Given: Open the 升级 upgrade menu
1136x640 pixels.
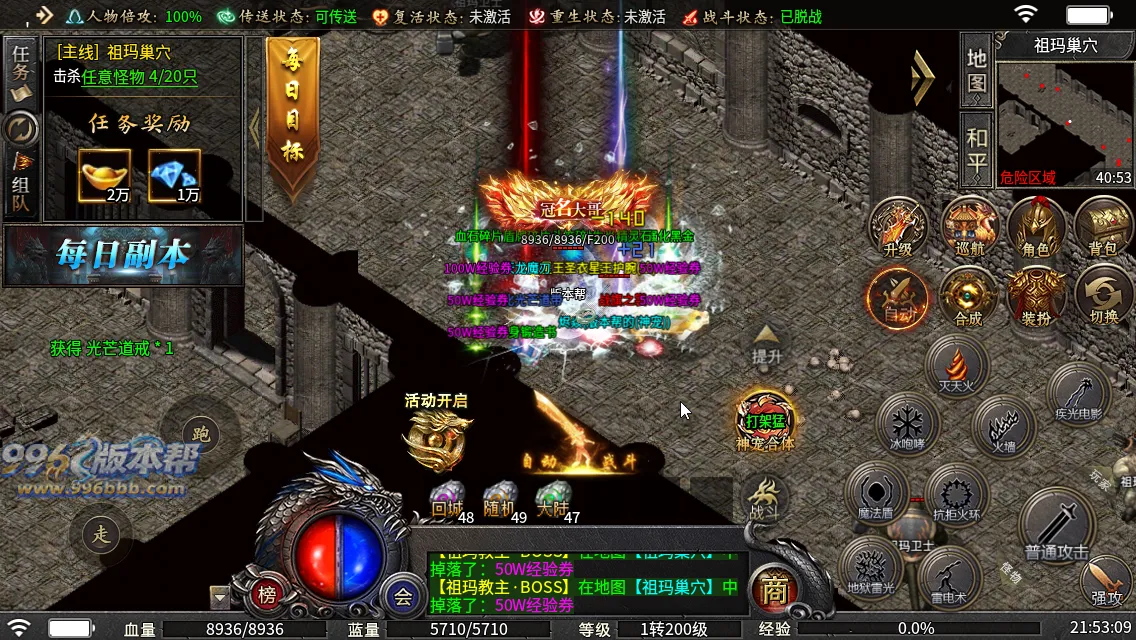Looking at the screenshot, I should (x=897, y=228).
